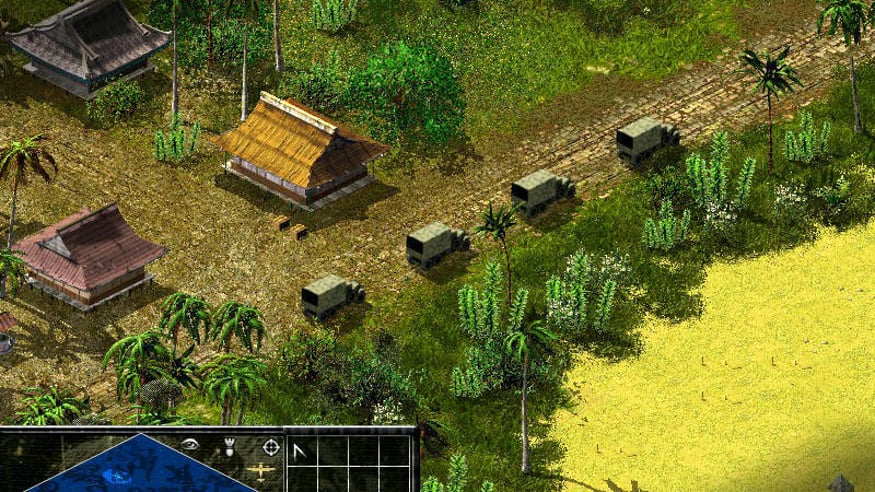The height and width of the screenshot is (492, 875).
Task: Call the yellow airplane support icon
Action: [259, 473]
